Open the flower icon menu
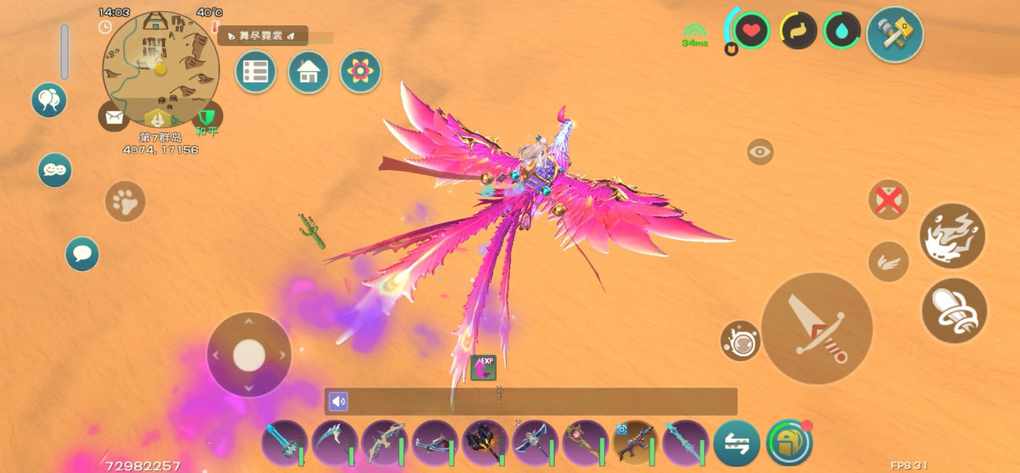The height and width of the screenshot is (473, 1020). click(360, 72)
